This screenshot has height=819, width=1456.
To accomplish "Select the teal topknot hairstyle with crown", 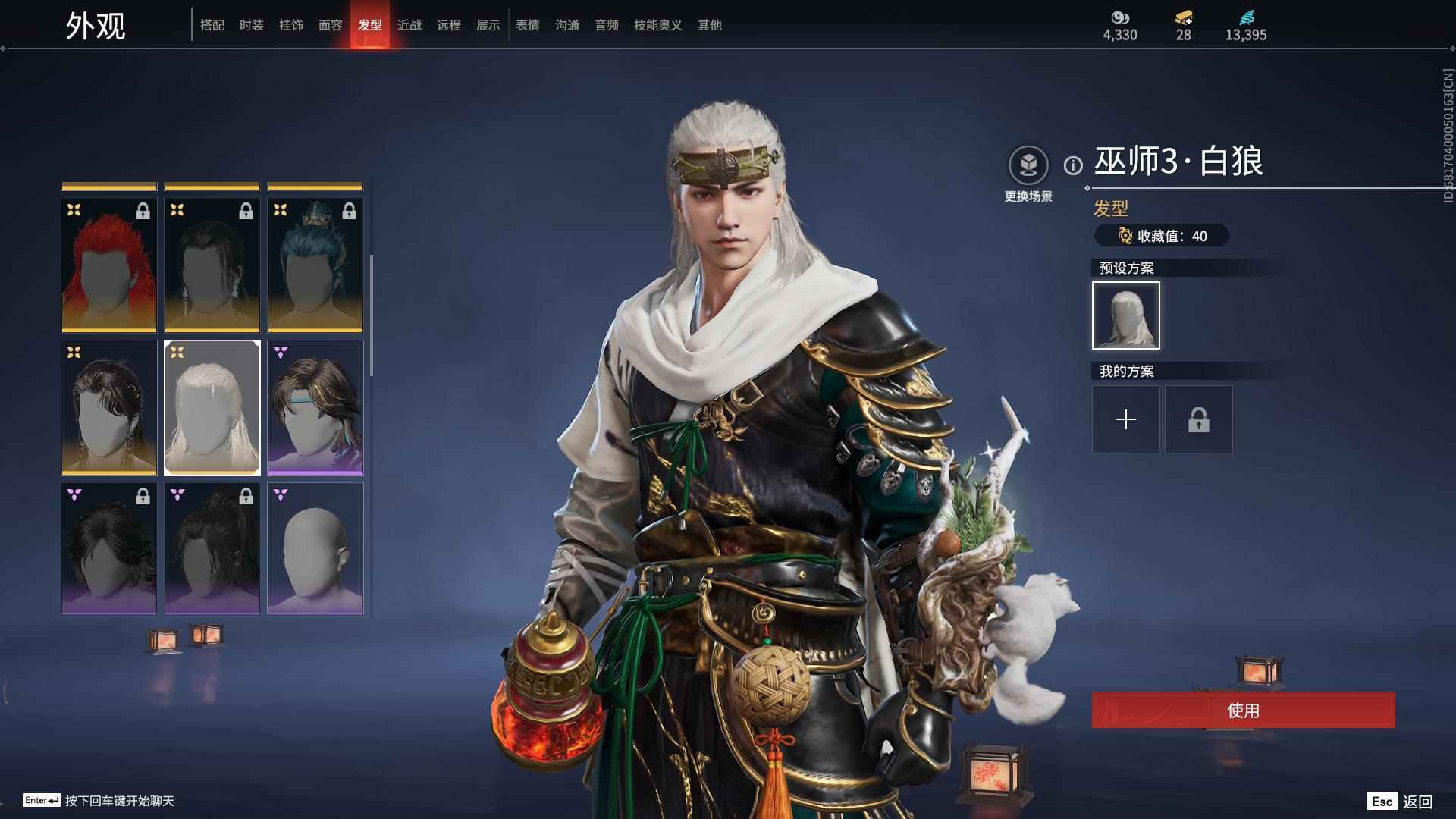I will pos(315,265).
